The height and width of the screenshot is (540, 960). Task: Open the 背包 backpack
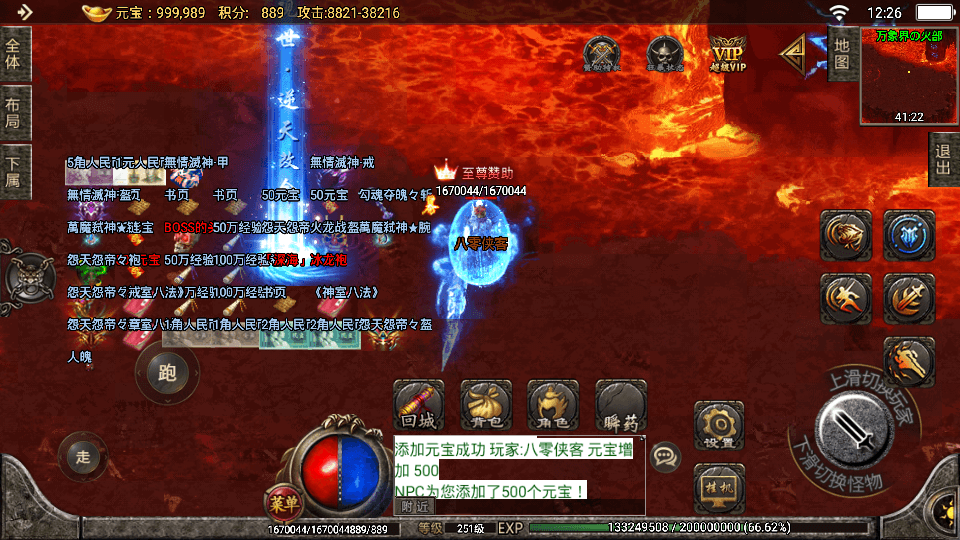[x=486, y=405]
